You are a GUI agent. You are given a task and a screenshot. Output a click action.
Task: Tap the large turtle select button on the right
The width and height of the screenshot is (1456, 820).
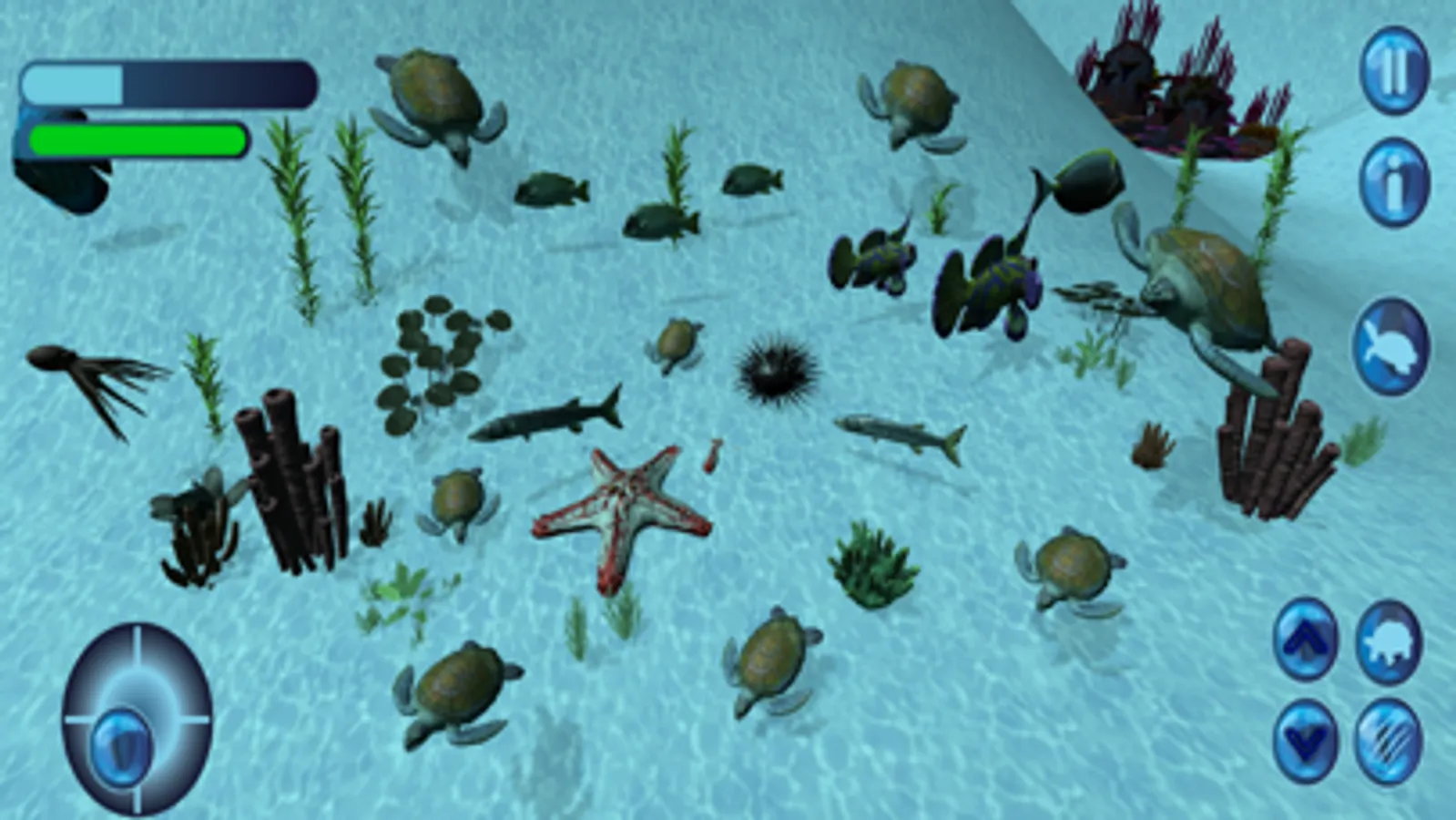[1392, 347]
